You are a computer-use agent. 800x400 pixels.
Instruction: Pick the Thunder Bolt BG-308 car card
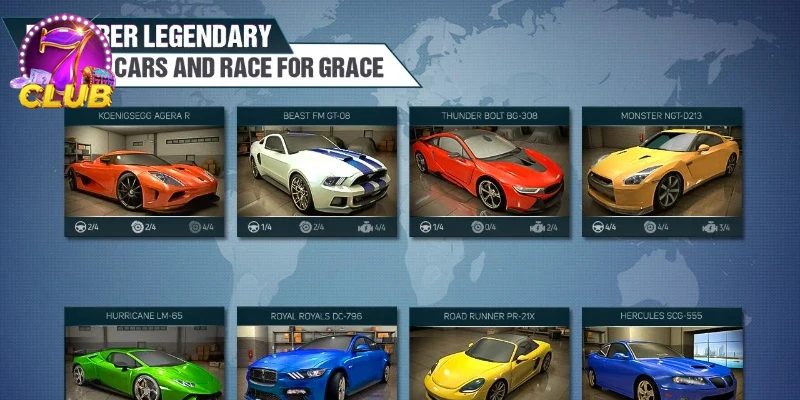(490, 170)
